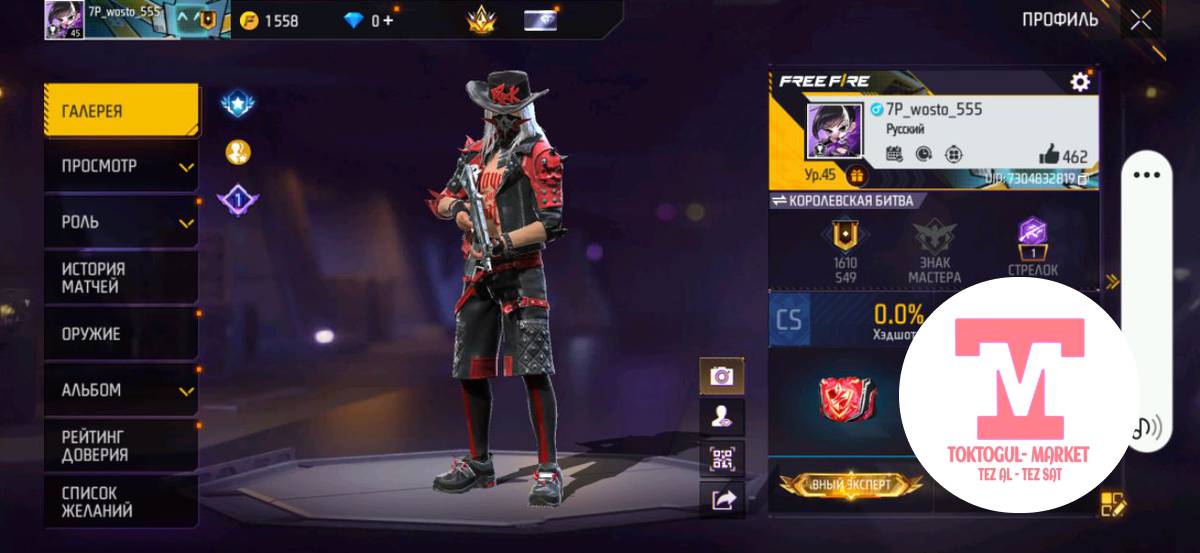1200x553 pixels.
Task: Like the profile with thumbs-up icon
Action: point(1049,154)
